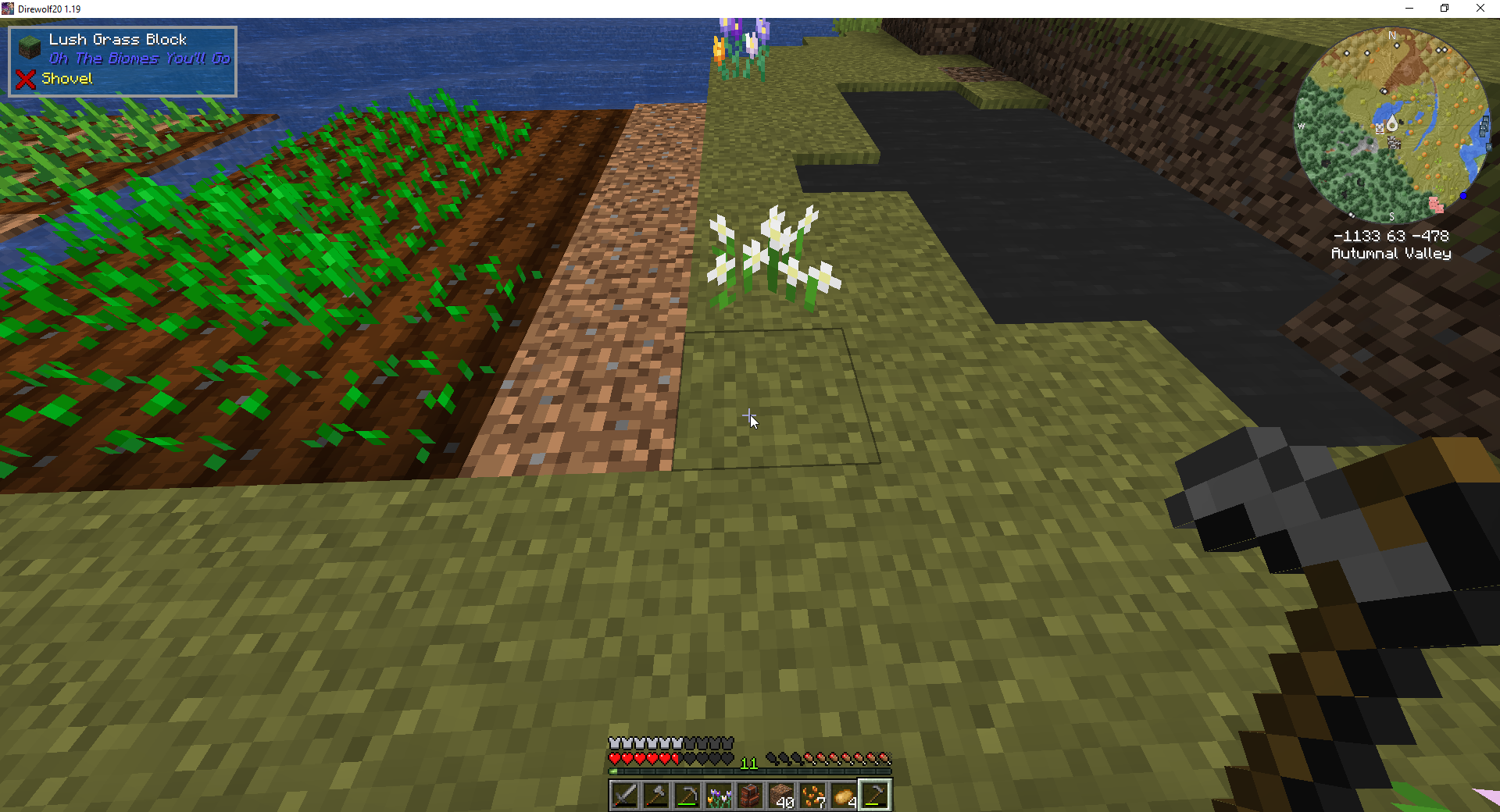Select the axe in hotbar slot two

pyautogui.click(x=656, y=794)
